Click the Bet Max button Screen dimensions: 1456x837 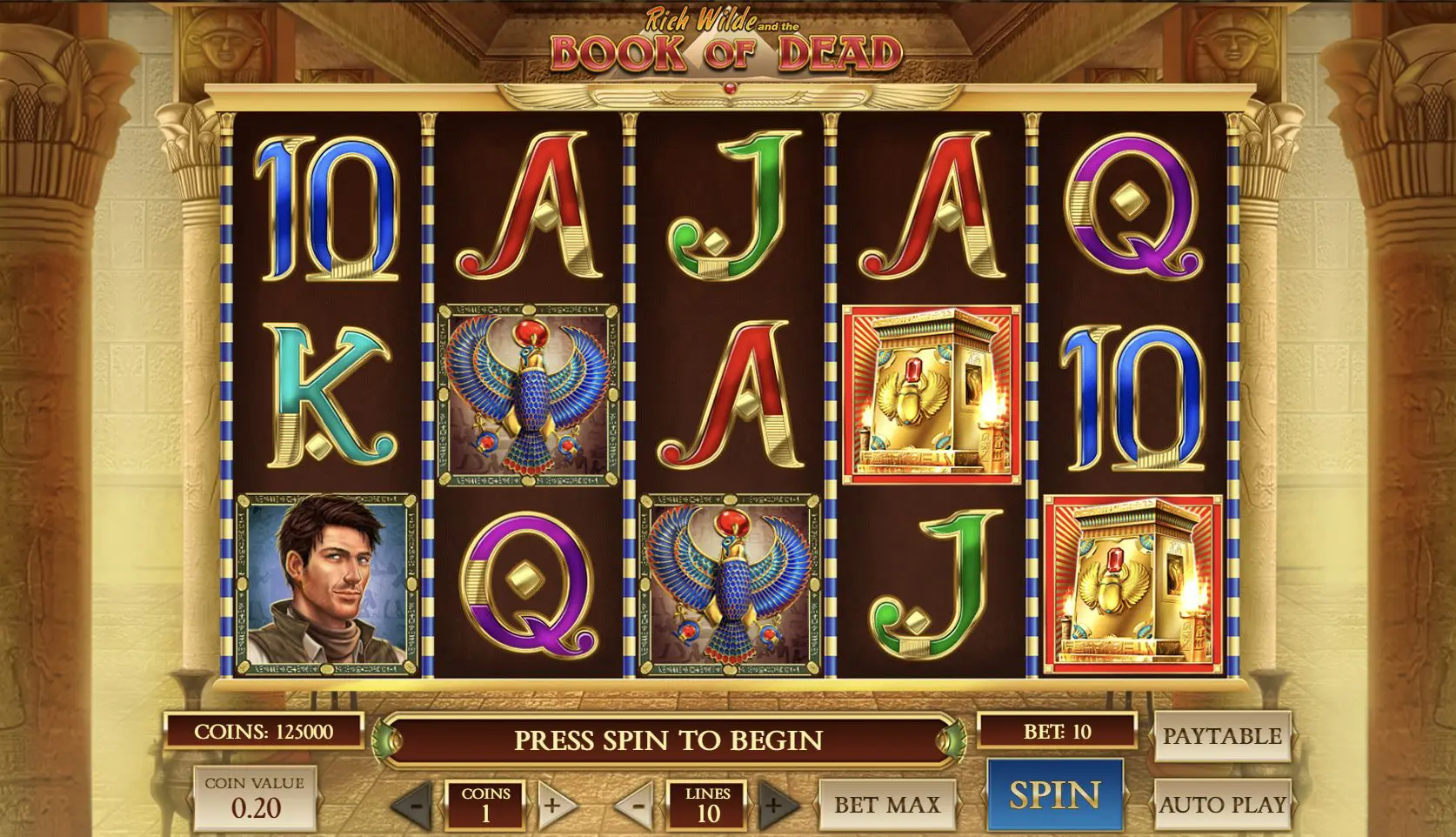click(x=887, y=805)
